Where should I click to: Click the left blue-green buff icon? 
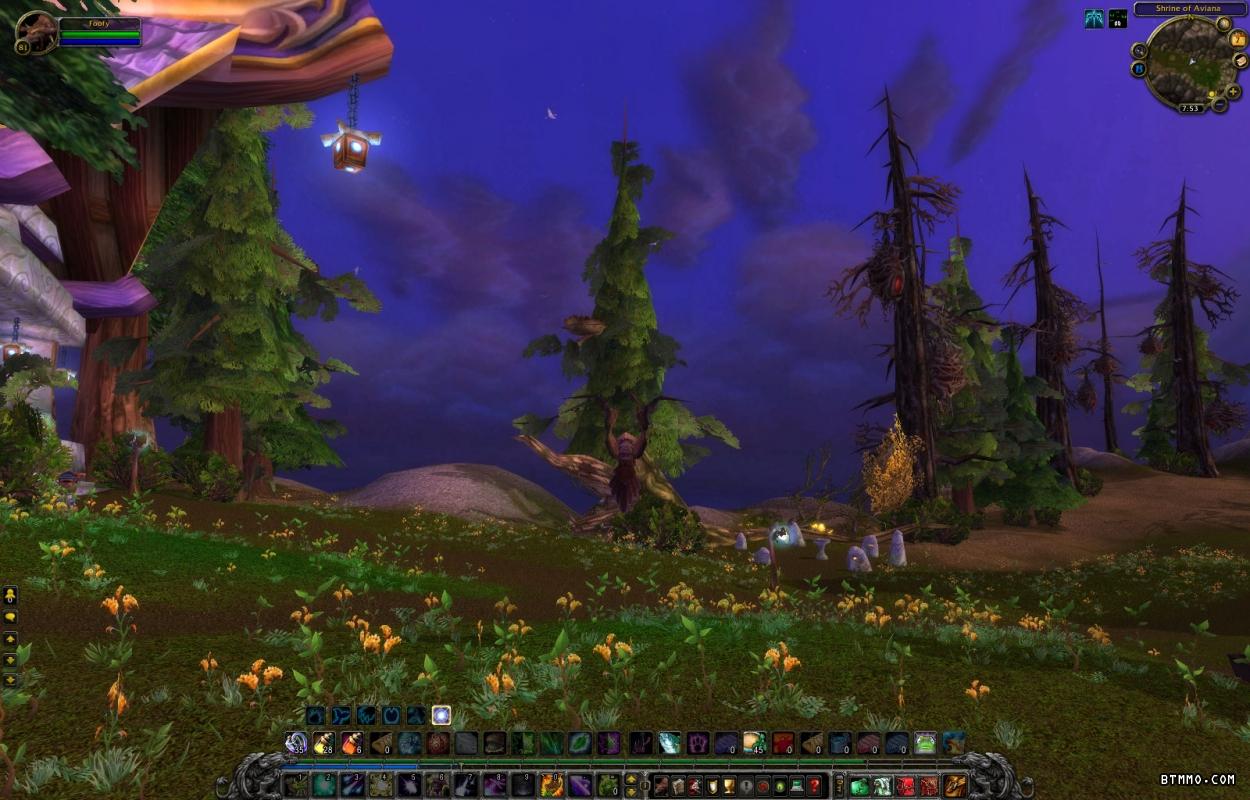tap(1094, 18)
